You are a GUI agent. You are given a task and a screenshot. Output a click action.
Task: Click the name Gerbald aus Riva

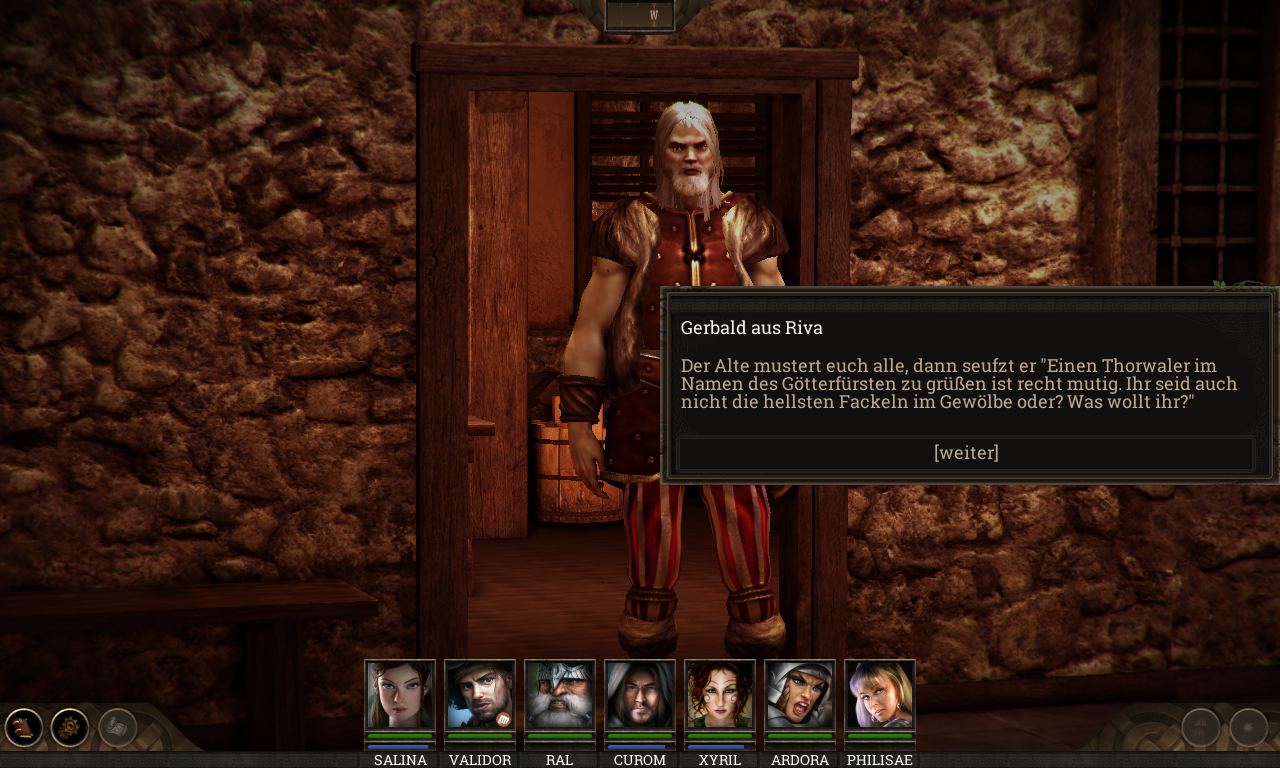pyautogui.click(x=751, y=327)
